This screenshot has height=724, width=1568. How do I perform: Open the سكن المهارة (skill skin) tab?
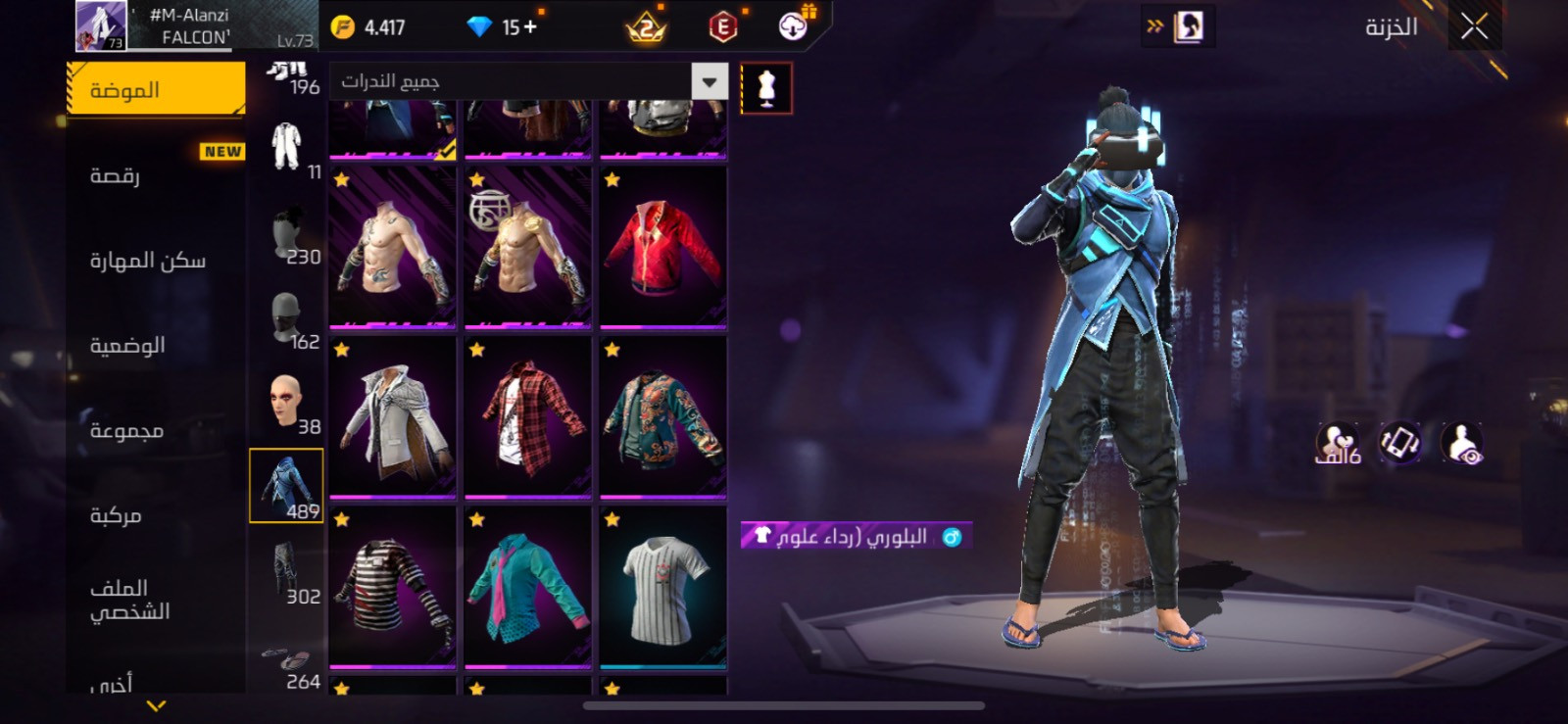156,260
